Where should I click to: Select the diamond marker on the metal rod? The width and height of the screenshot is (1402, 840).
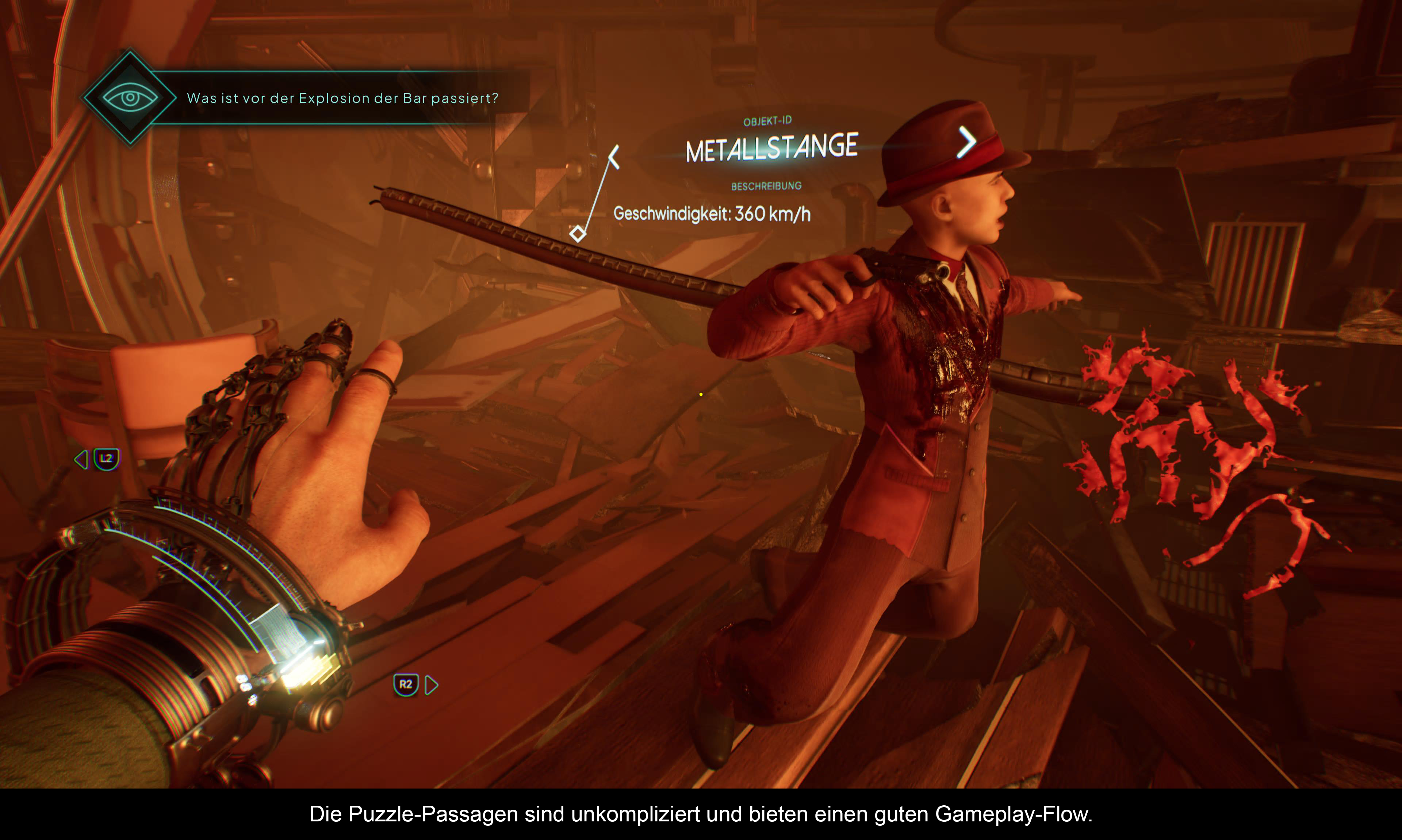click(x=577, y=233)
